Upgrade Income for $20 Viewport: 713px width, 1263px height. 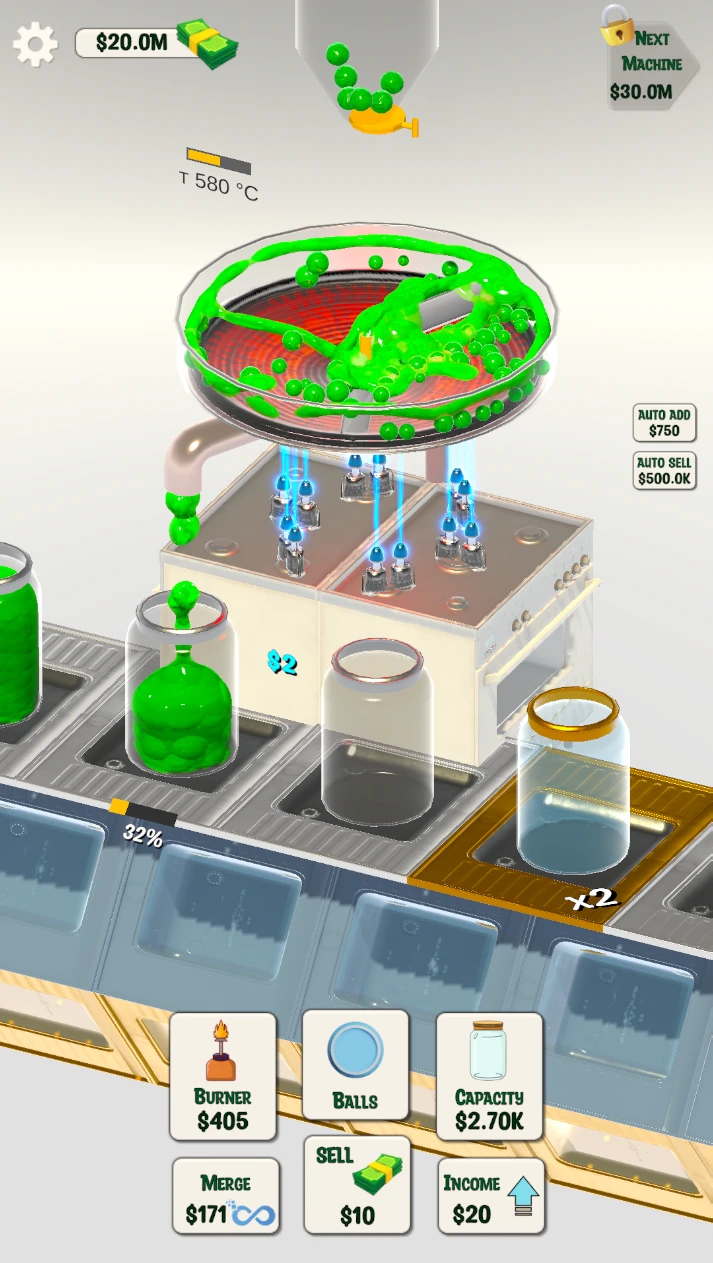(x=491, y=1196)
